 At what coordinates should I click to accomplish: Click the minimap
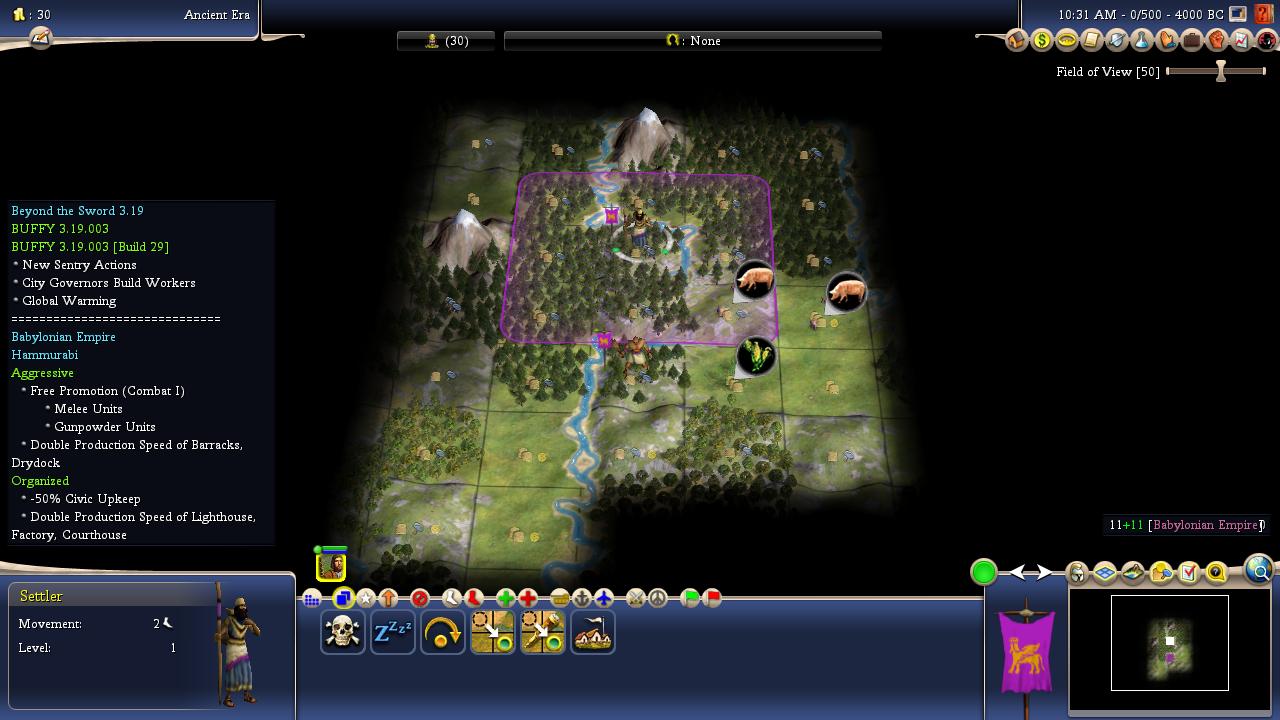[1169, 642]
